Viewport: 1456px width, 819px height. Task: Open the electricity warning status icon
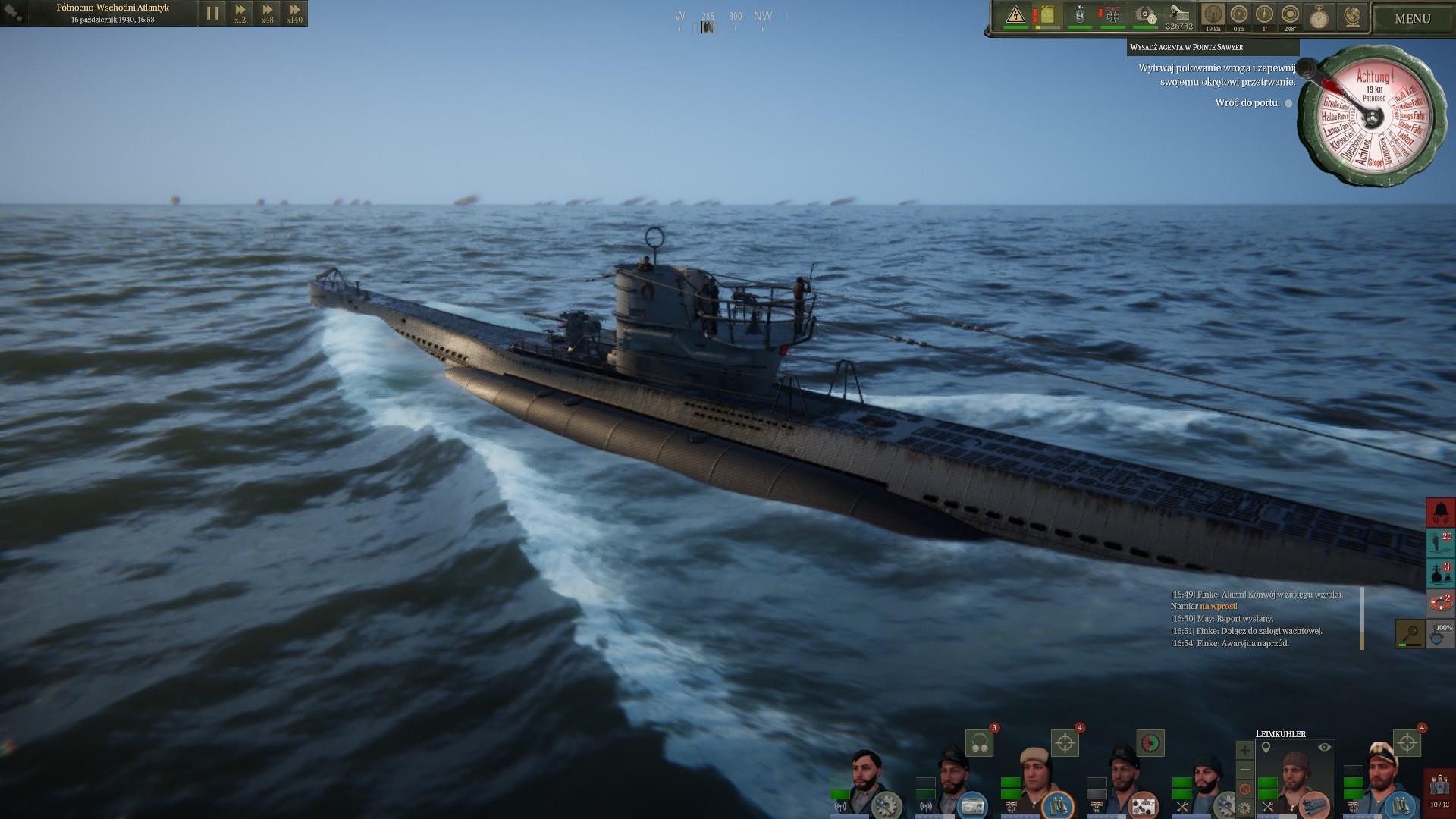(x=1015, y=15)
